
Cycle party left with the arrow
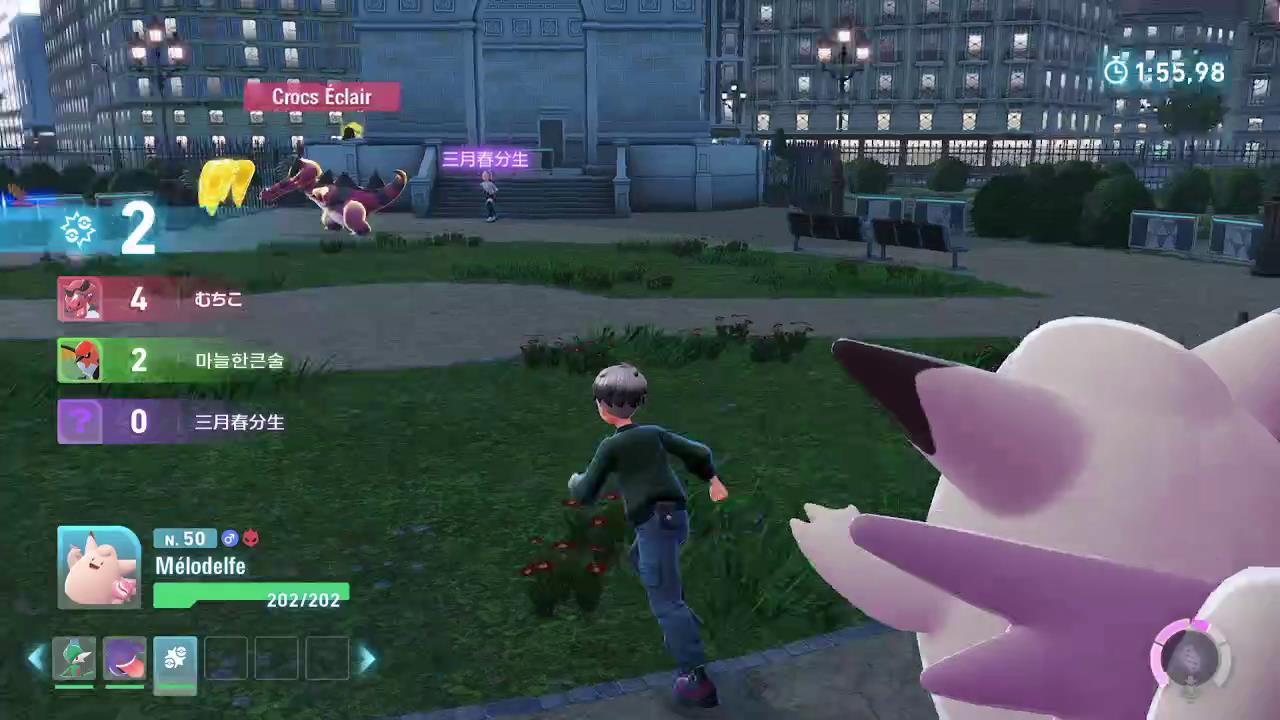[36, 658]
